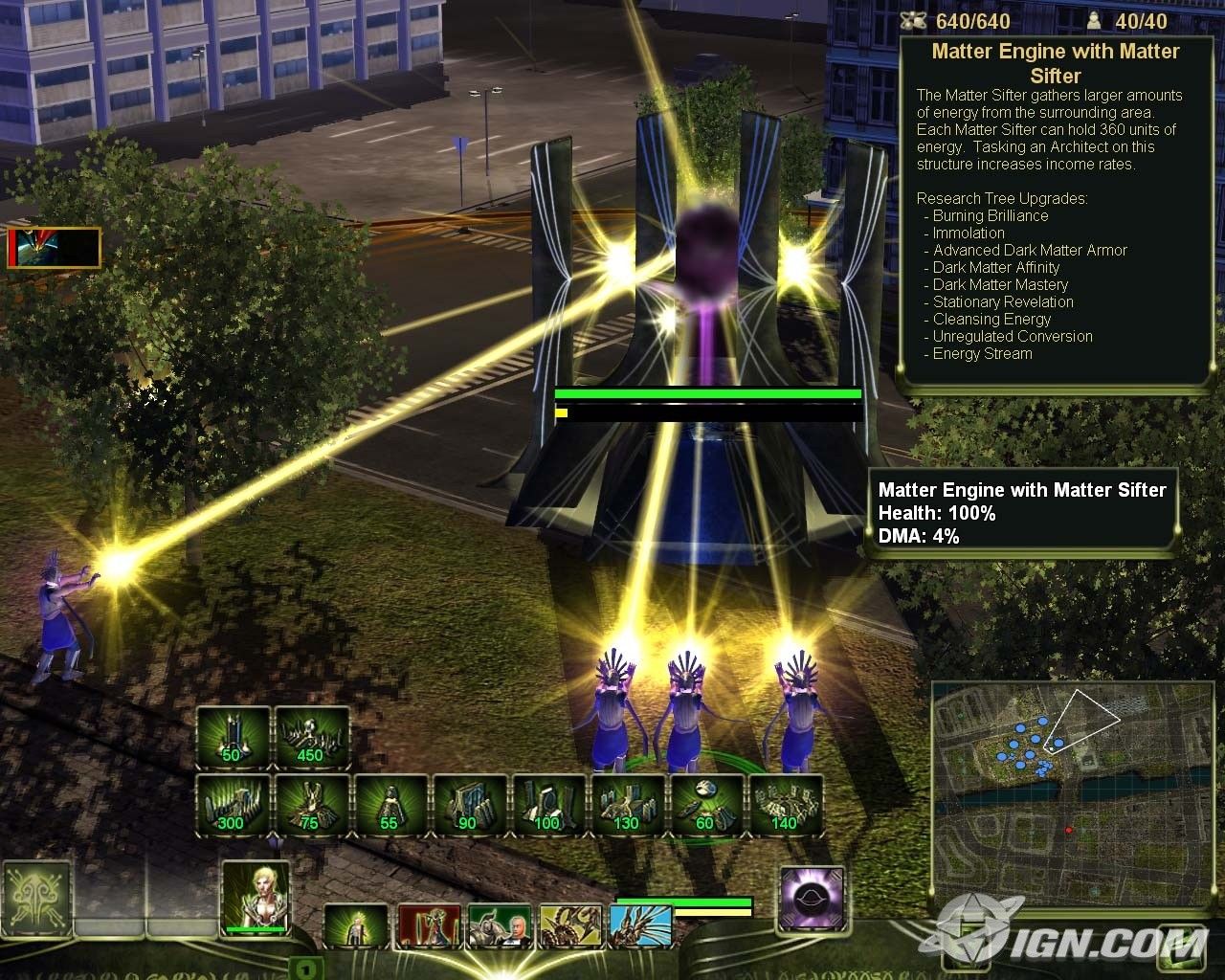
Task: Choose the structure costing 450
Action: point(312,738)
